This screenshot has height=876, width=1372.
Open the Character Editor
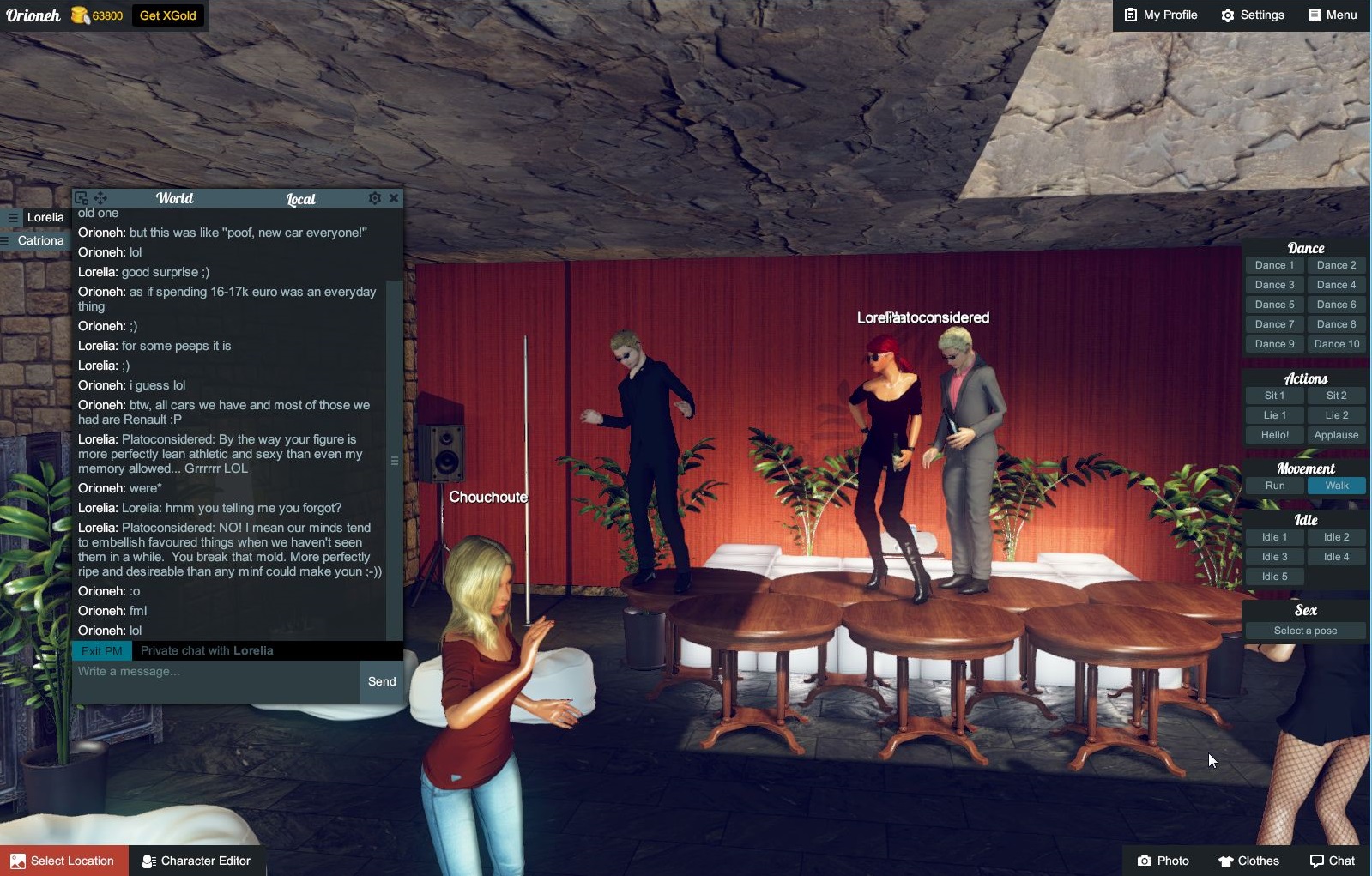[196, 861]
